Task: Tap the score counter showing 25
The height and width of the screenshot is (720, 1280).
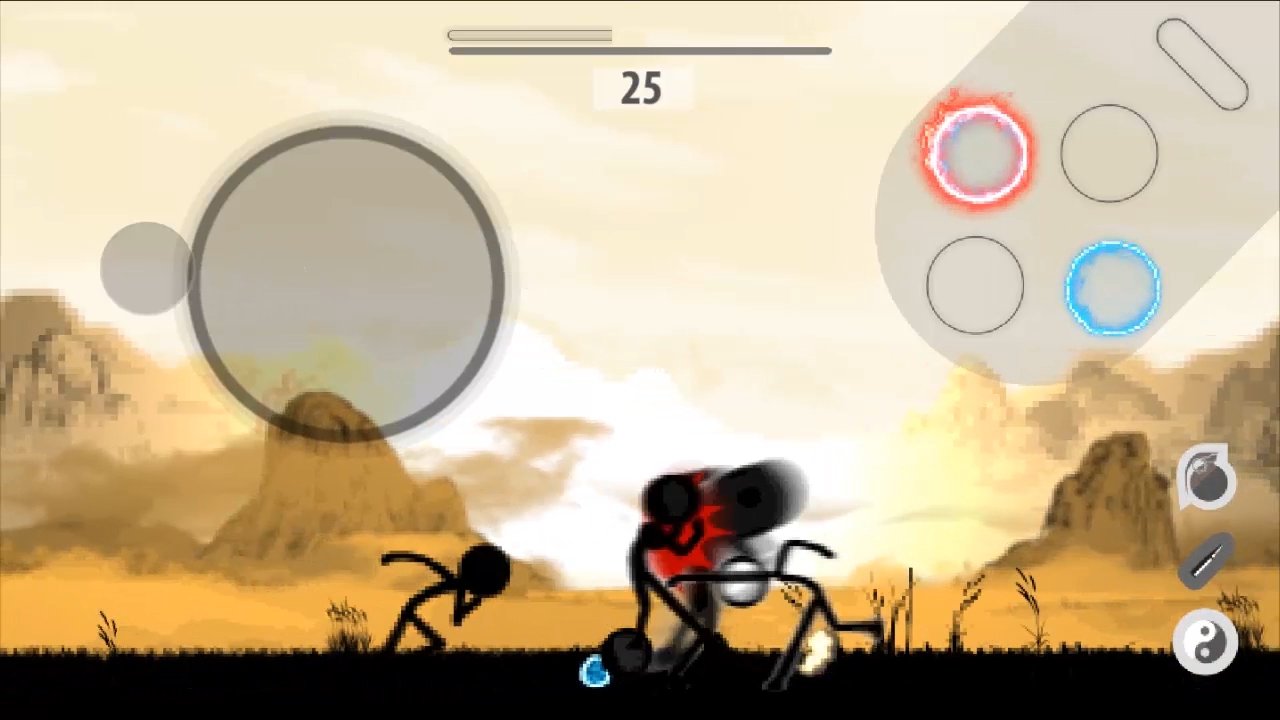Action: point(640,89)
